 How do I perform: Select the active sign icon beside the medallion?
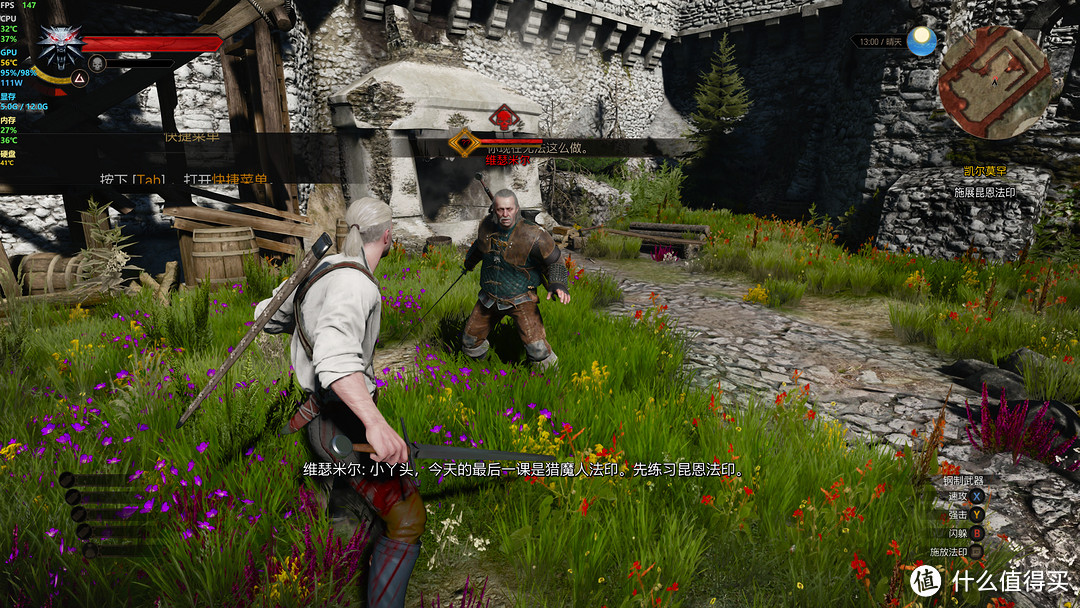click(x=78, y=78)
